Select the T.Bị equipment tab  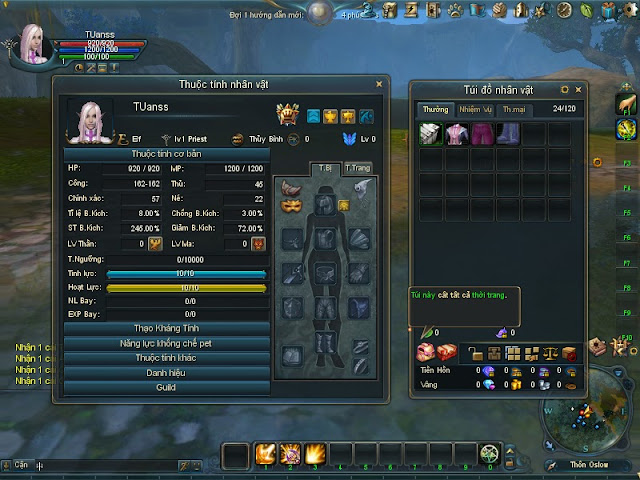pos(325,168)
